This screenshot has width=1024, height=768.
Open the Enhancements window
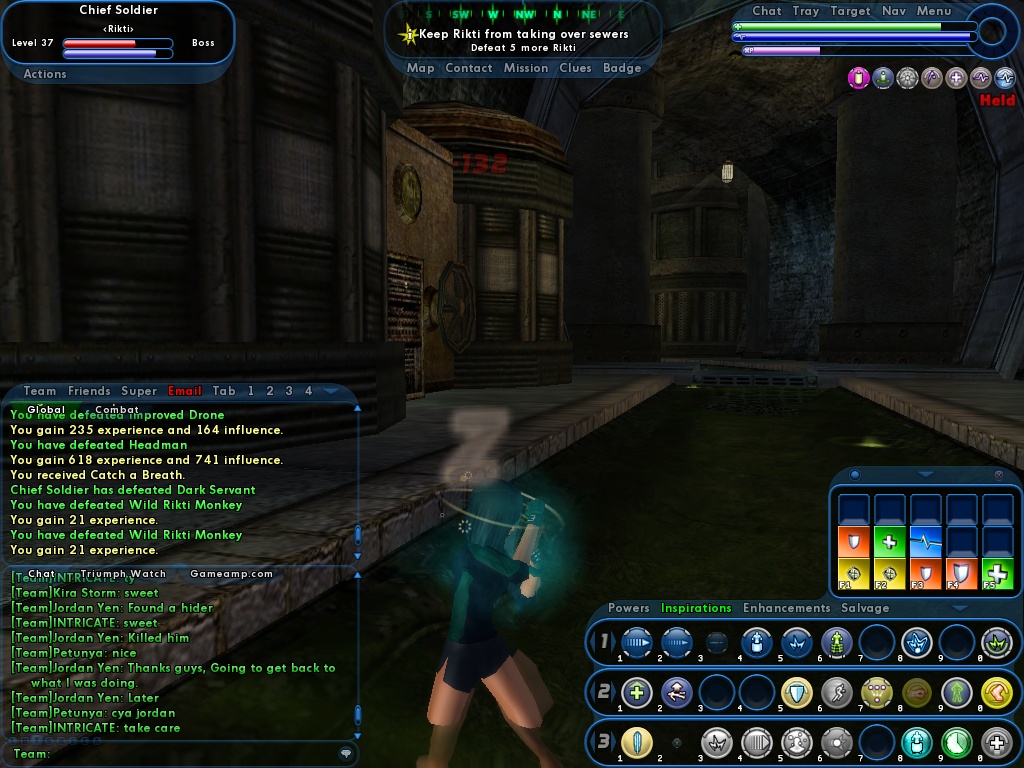786,608
